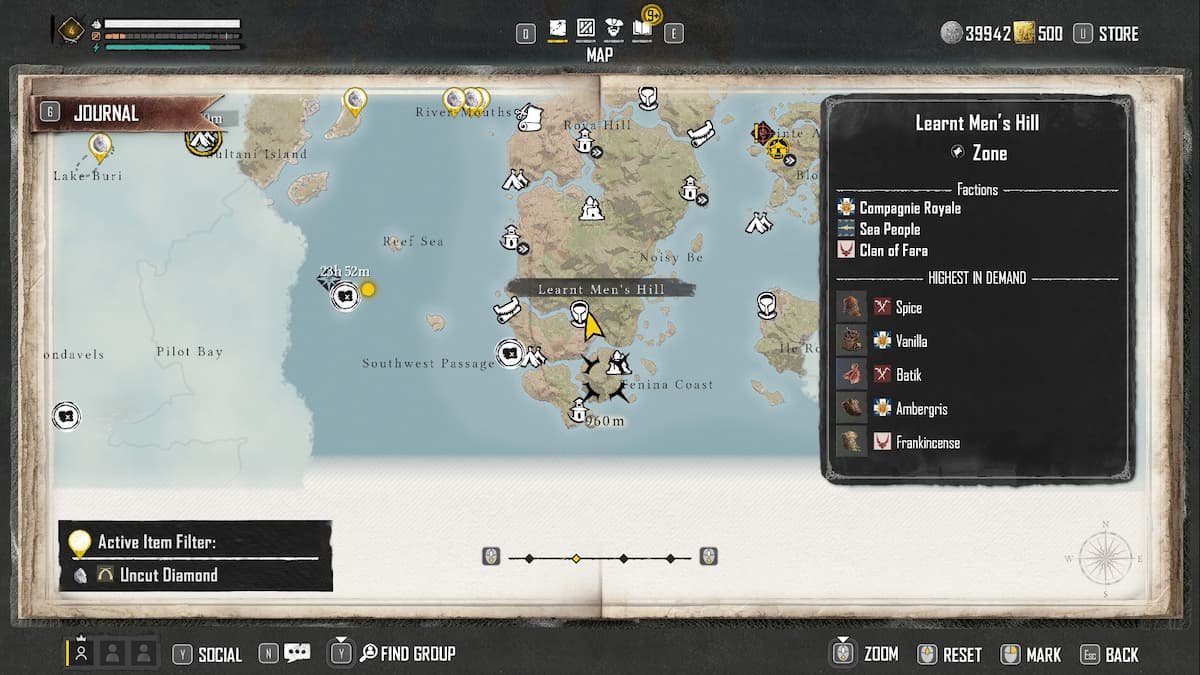This screenshot has height=675, width=1200.
Task: Open the chat speech bubble
Action: click(x=297, y=653)
